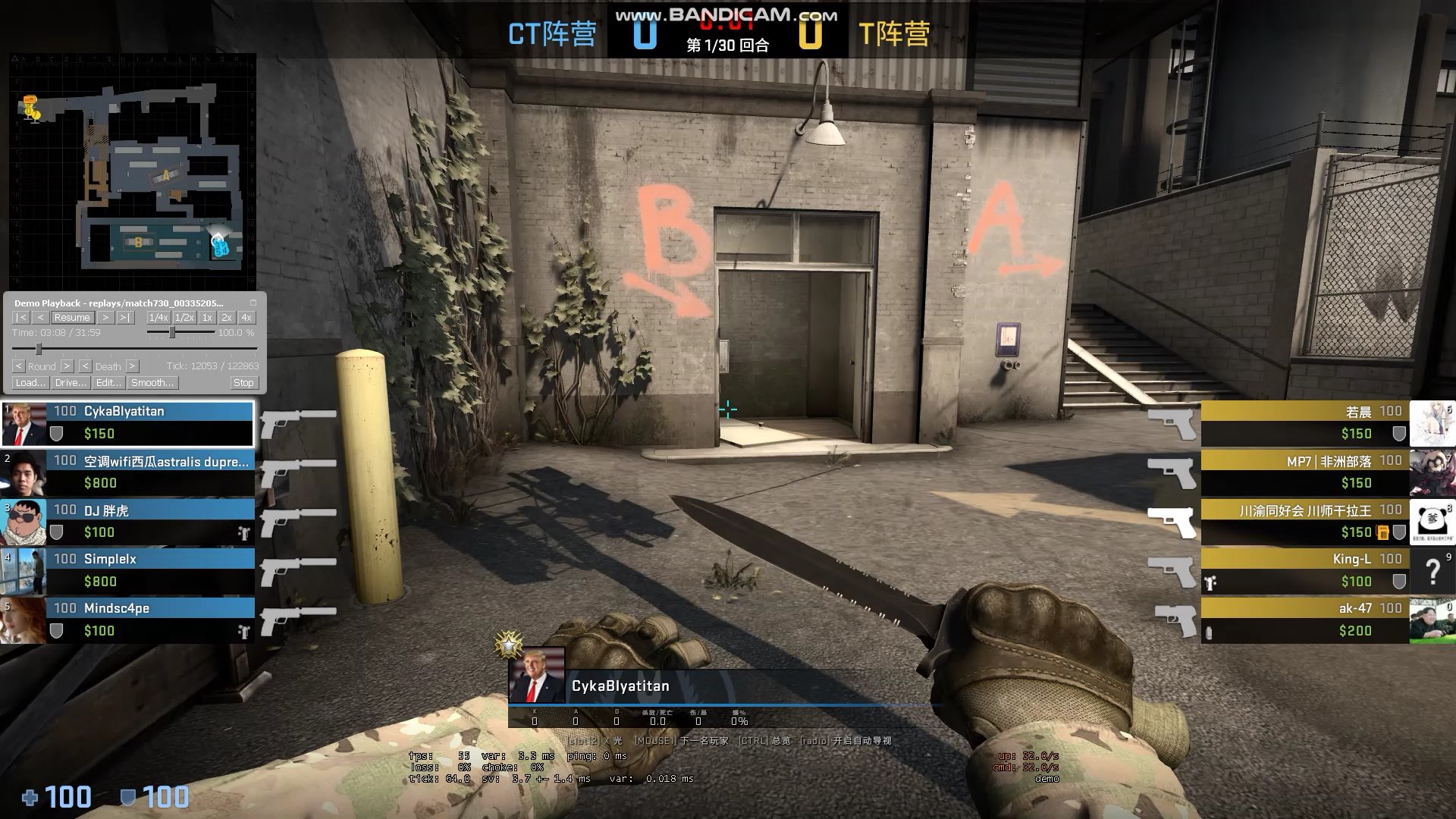The image size is (1456, 819).
Task: Click the demo timeline slider handle
Action: (x=39, y=349)
